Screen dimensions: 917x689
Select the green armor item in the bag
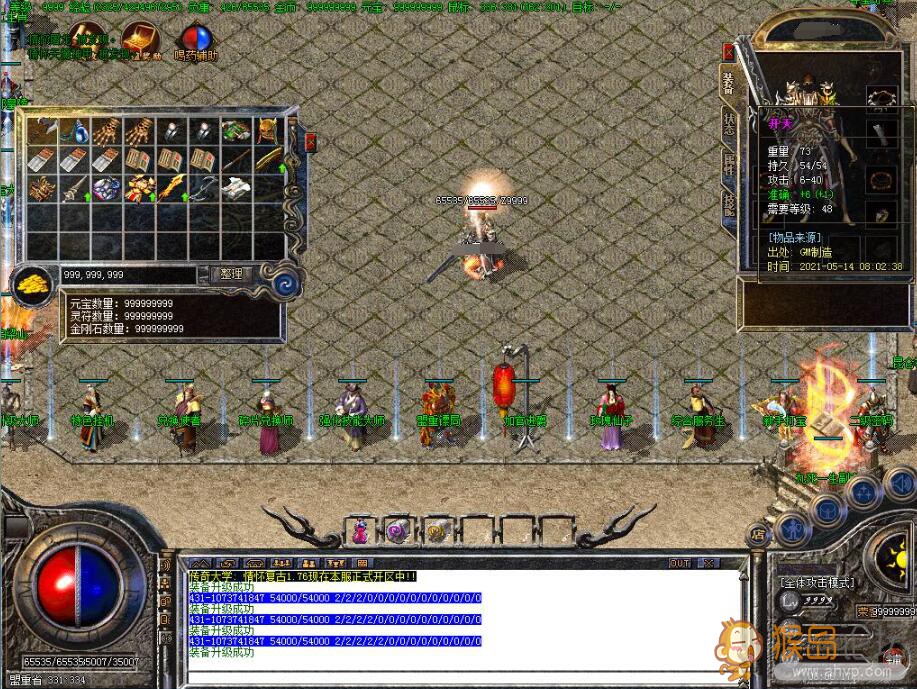tap(236, 131)
